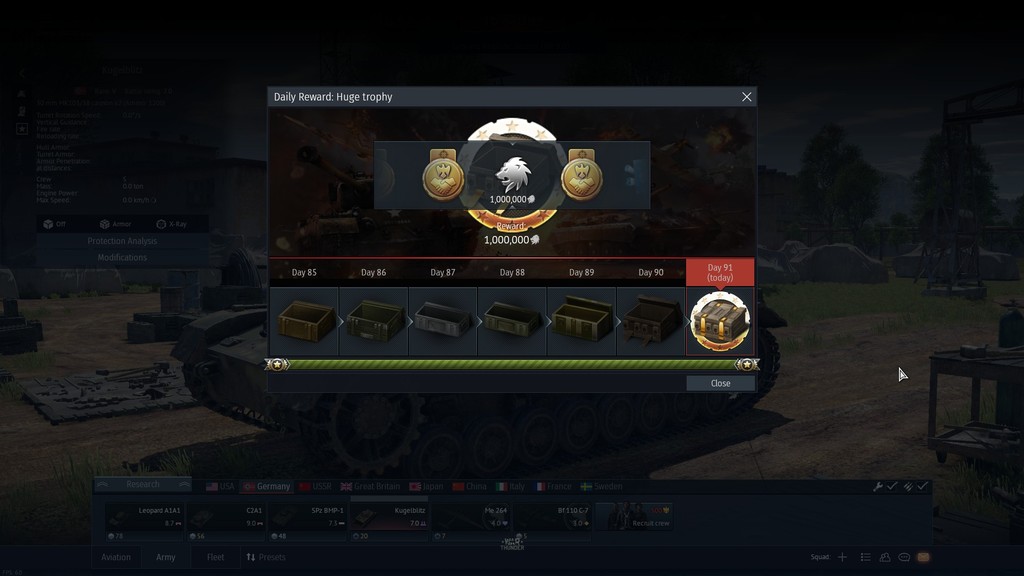Select the Day 87 reward crate
The height and width of the screenshot is (576, 1024).
(x=443, y=321)
